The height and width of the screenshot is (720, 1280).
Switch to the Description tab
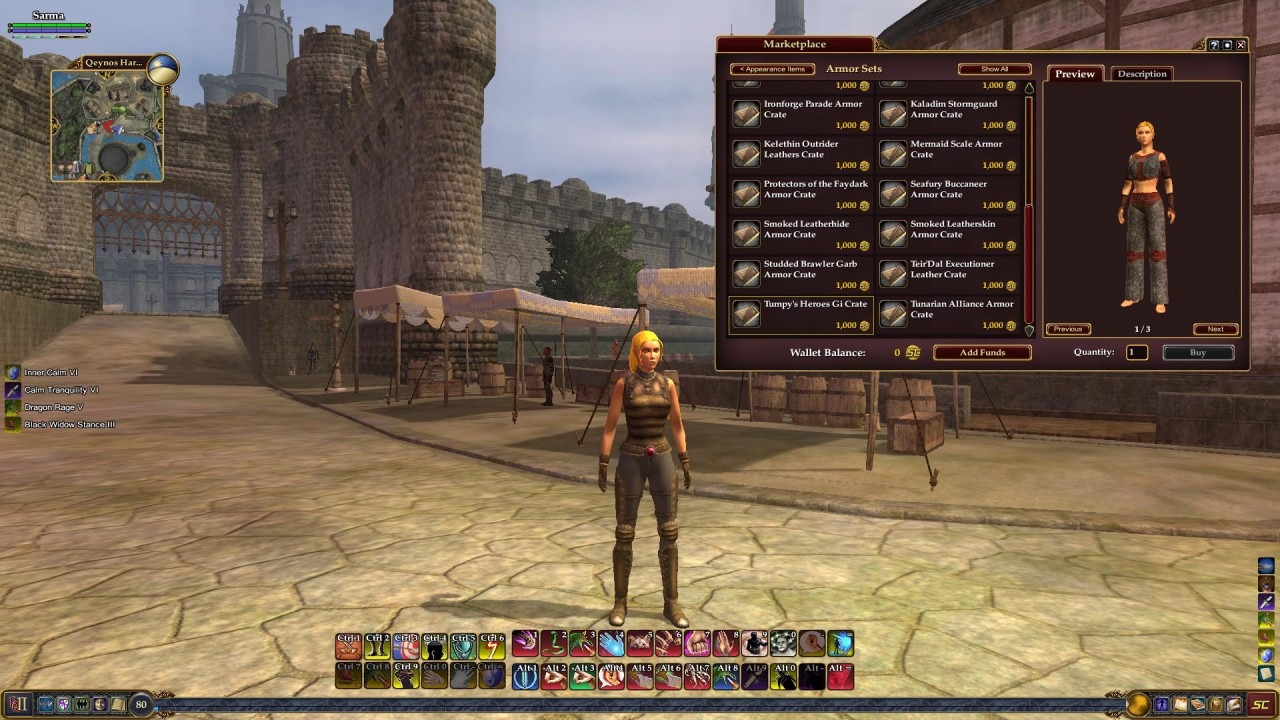point(1141,73)
